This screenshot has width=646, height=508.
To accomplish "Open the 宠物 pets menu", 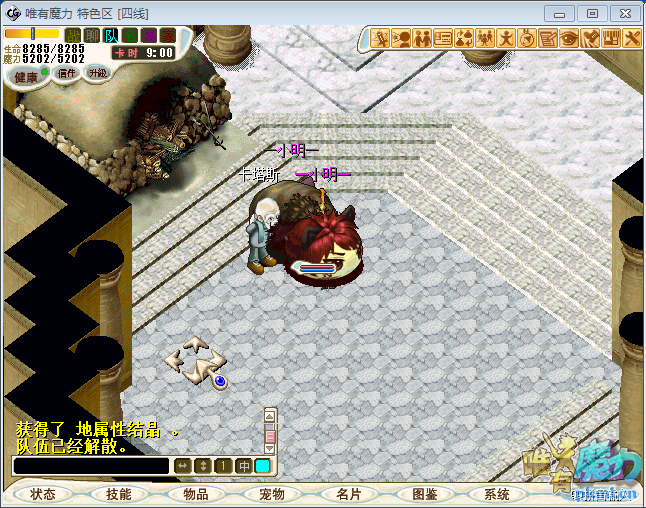I will tap(272, 494).
